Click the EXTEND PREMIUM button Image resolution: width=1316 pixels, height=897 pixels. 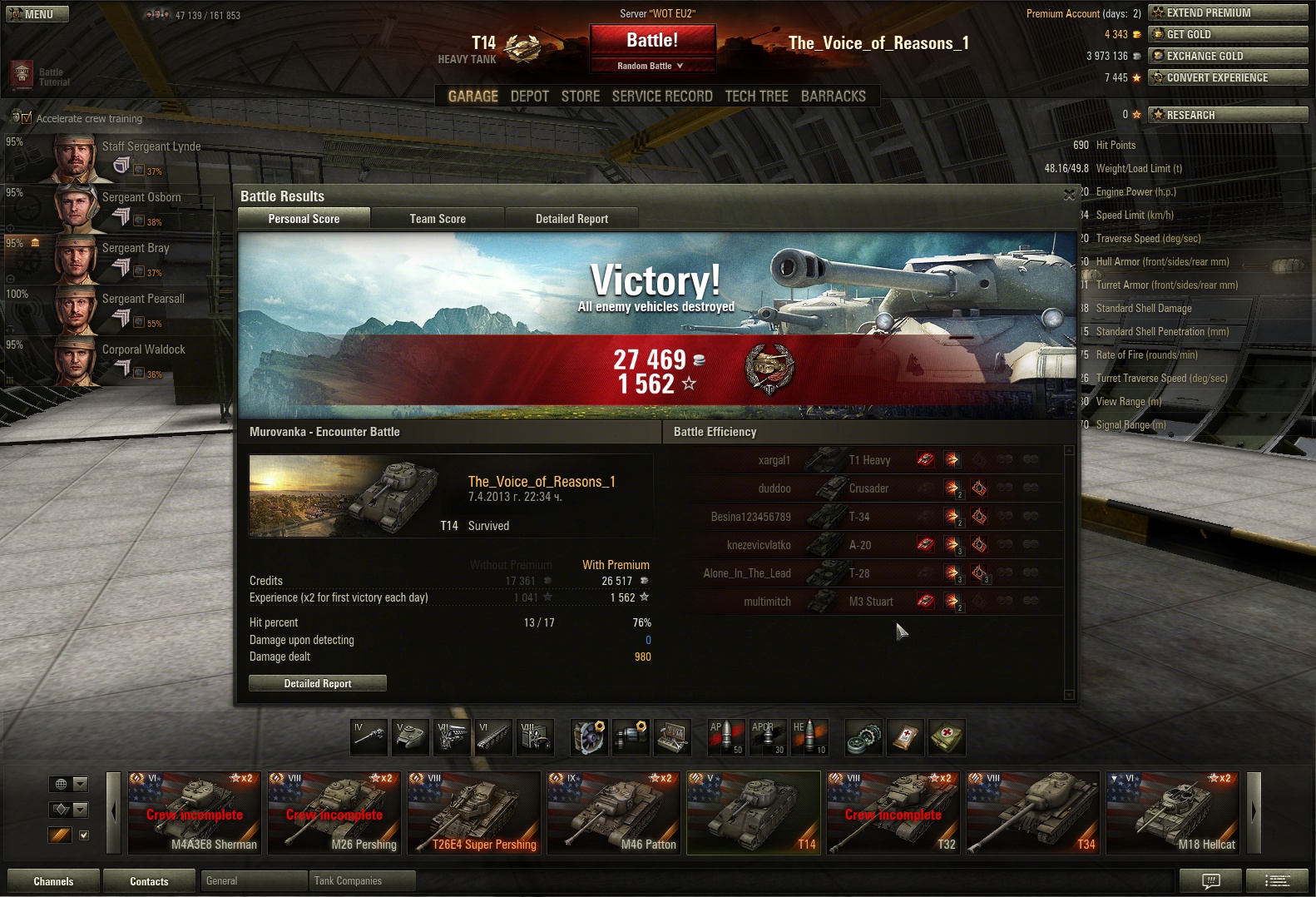pyautogui.click(x=1227, y=12)
